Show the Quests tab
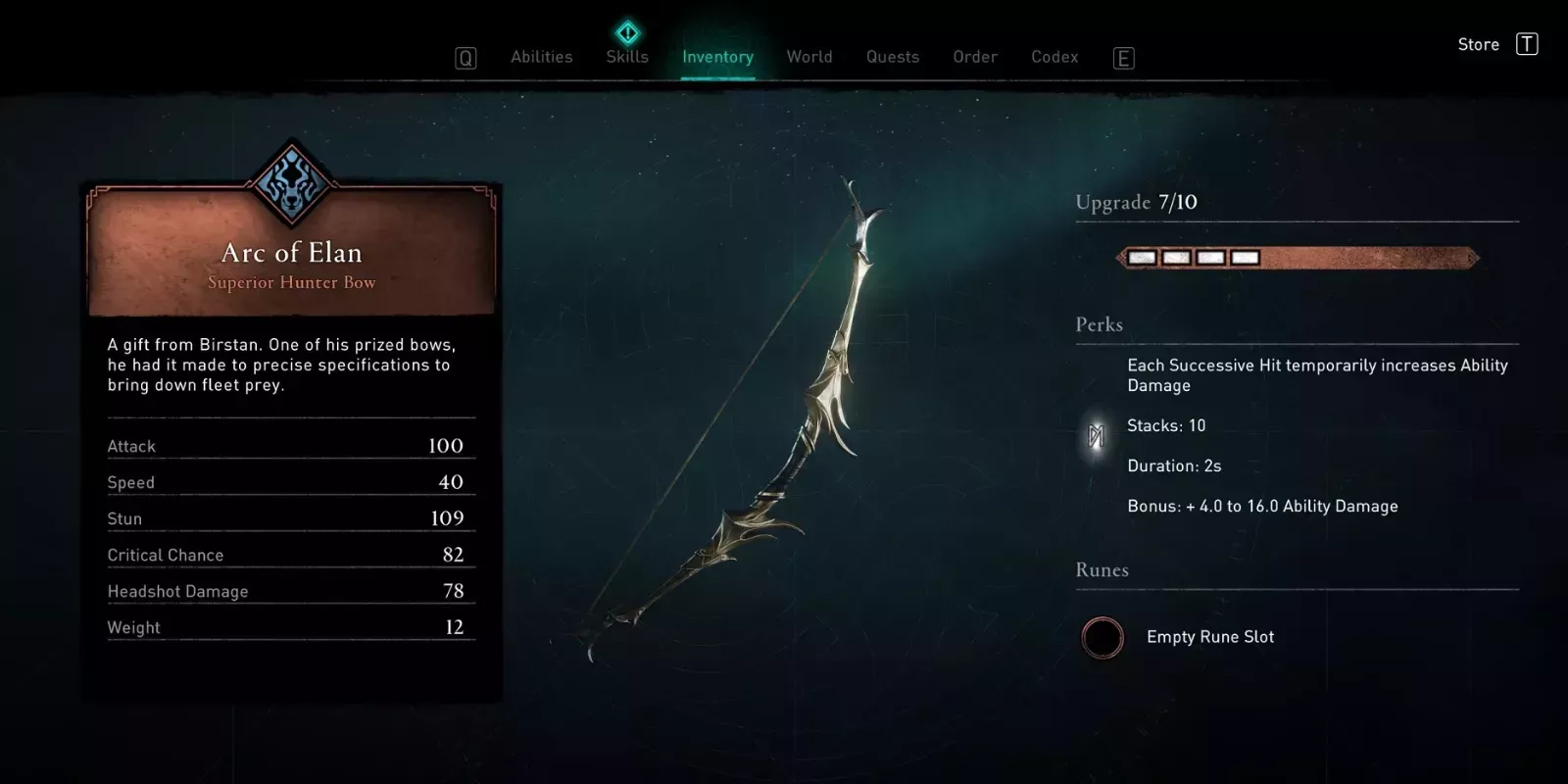The image size is (1568, 784). point(893,57)
